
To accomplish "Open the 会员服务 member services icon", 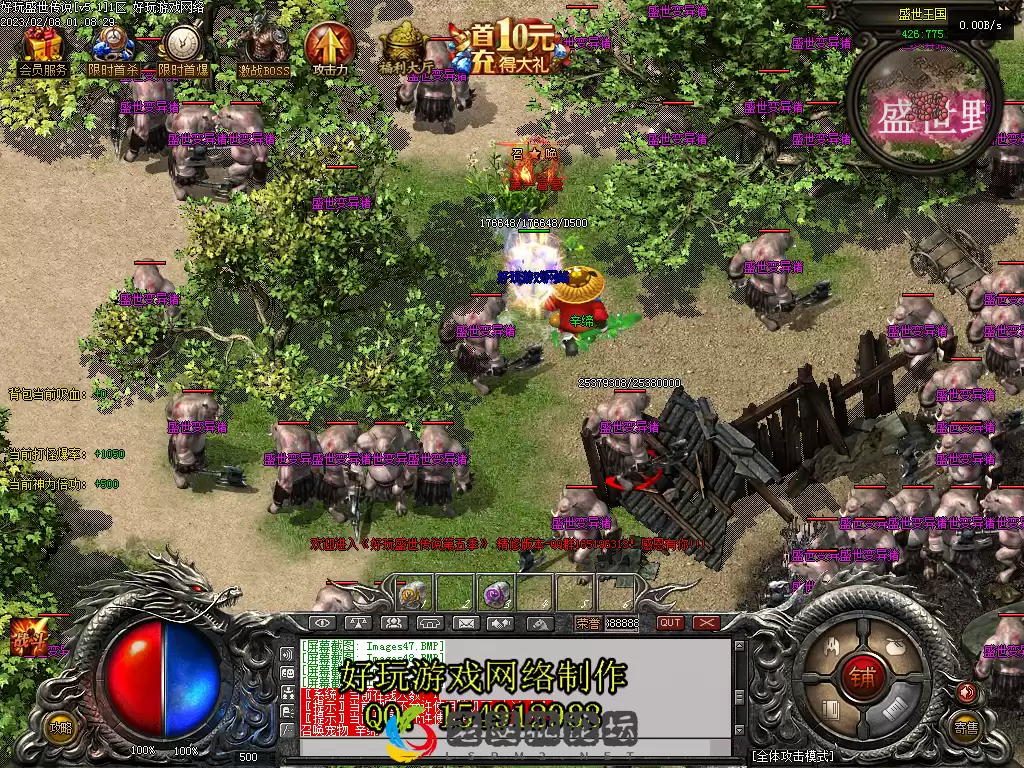I will (x=43, y=47).
